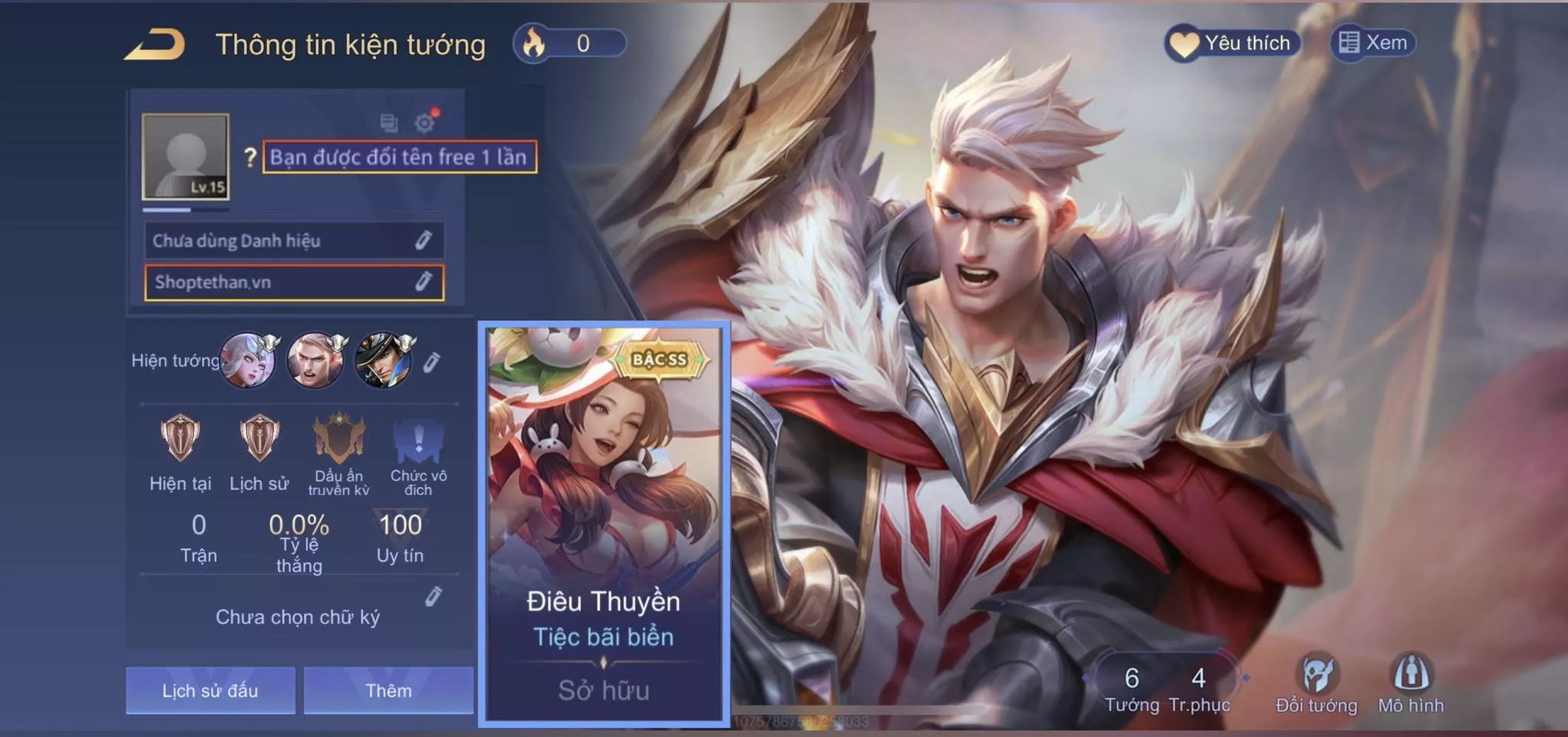Edit the Chưa dùng Danh hiệu title
The image size is (1568, 737).
coord(423,241)
